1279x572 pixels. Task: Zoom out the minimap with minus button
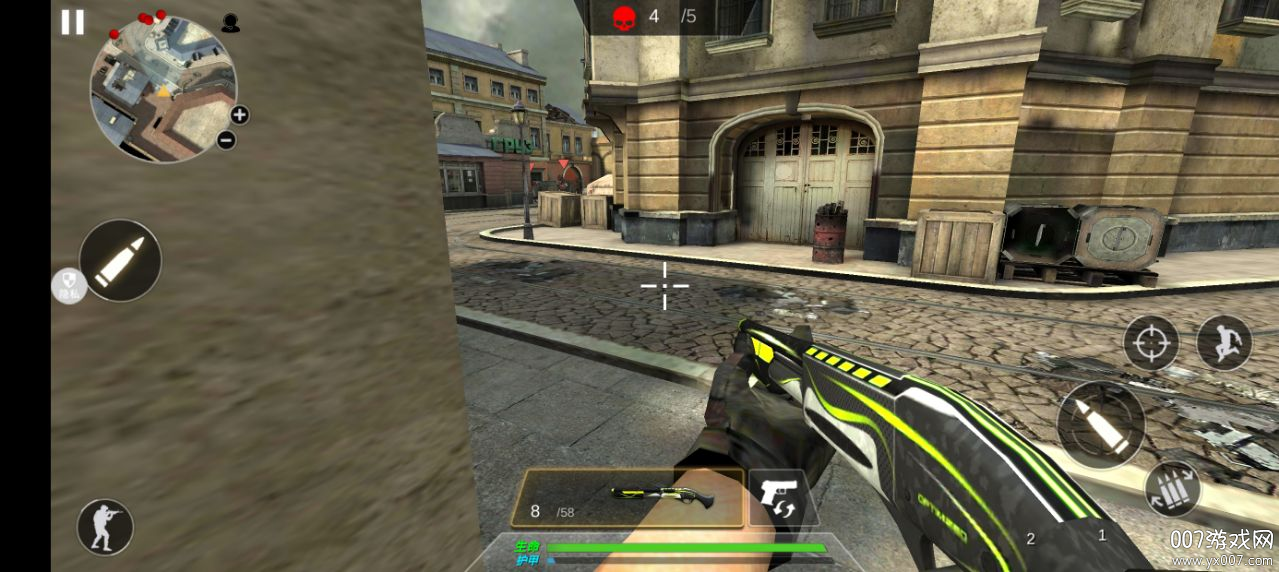click(226, 140)
